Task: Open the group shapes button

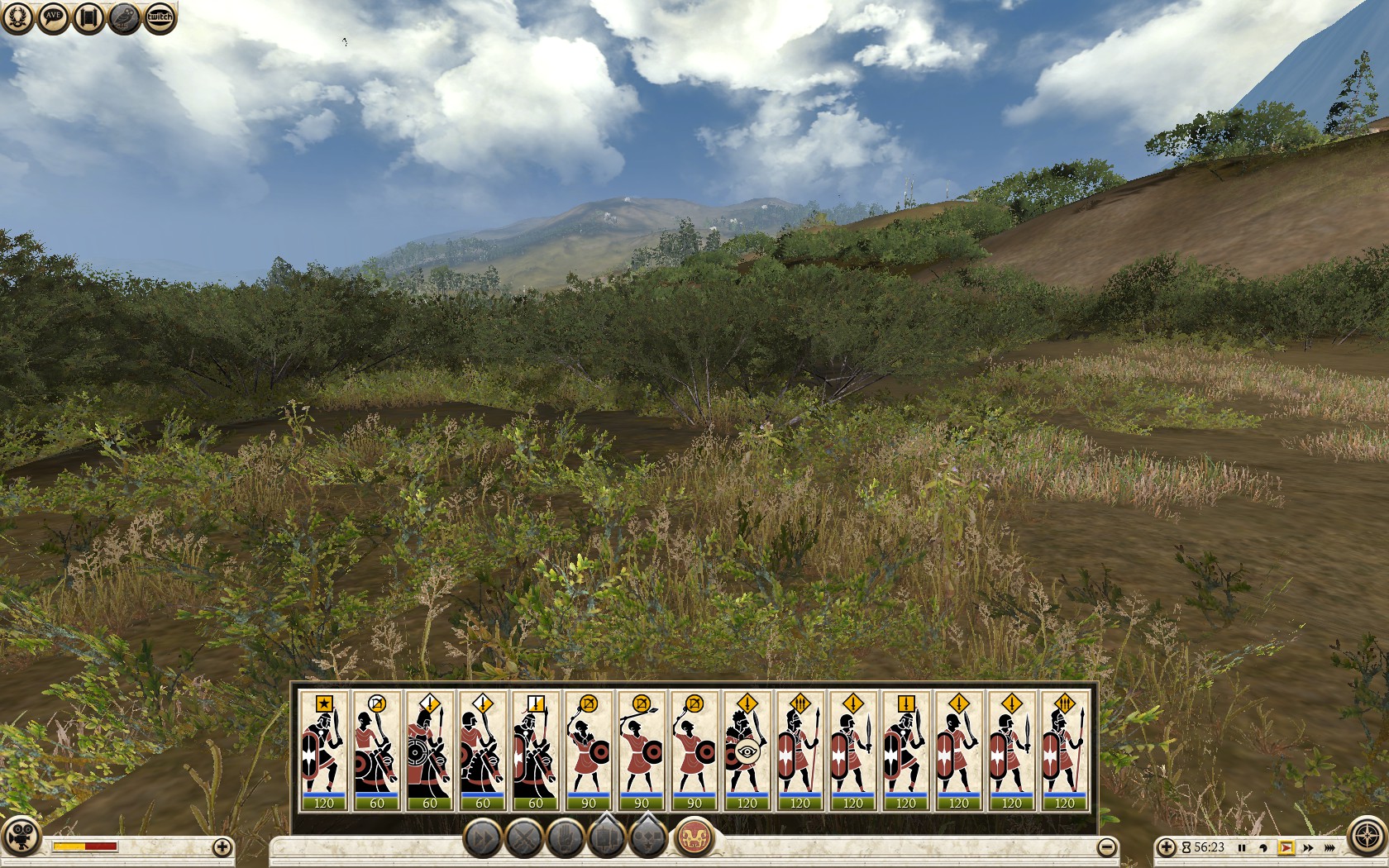Action: 648,839
